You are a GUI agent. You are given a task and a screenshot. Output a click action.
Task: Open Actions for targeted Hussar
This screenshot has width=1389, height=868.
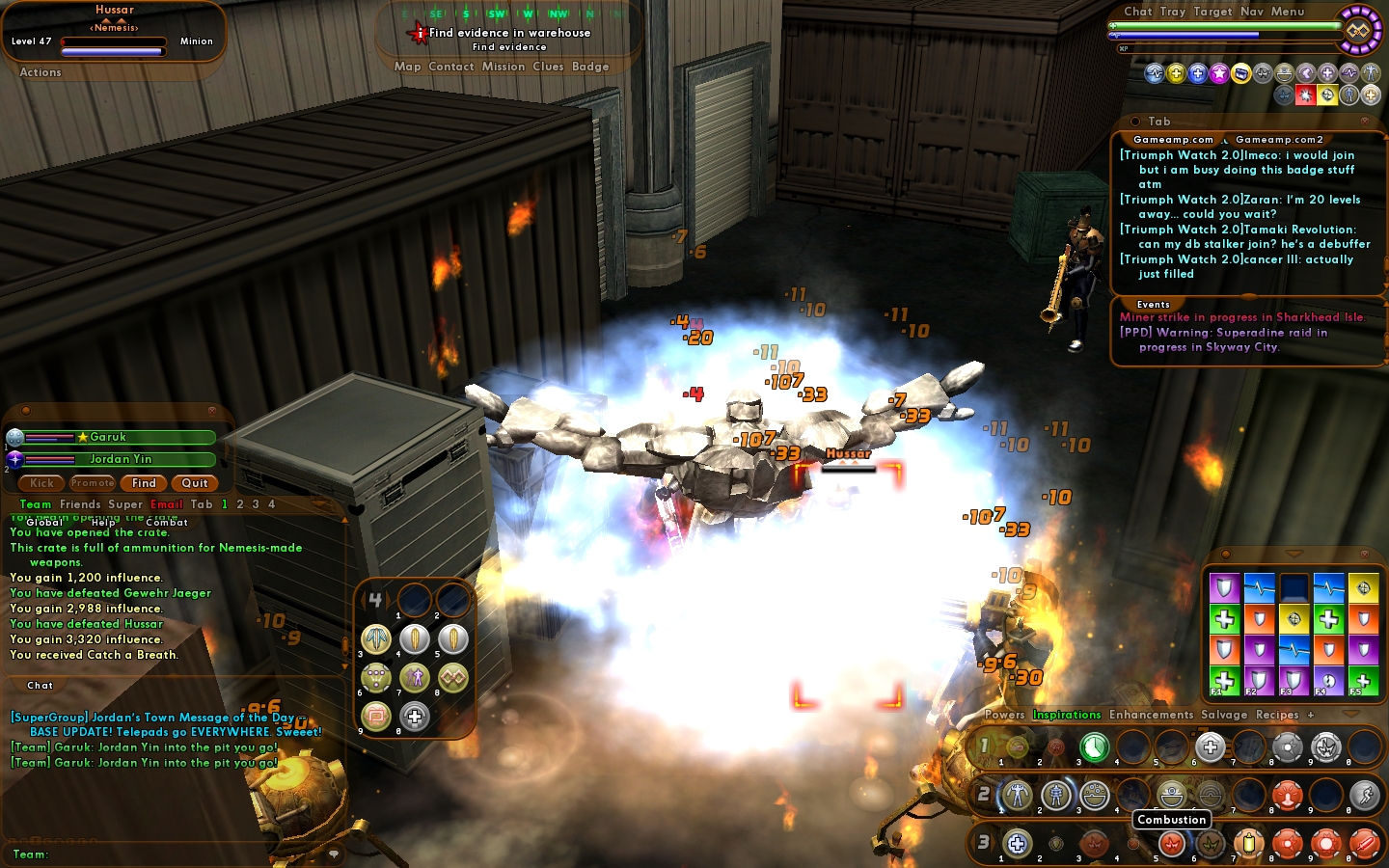tap(41, 72)
